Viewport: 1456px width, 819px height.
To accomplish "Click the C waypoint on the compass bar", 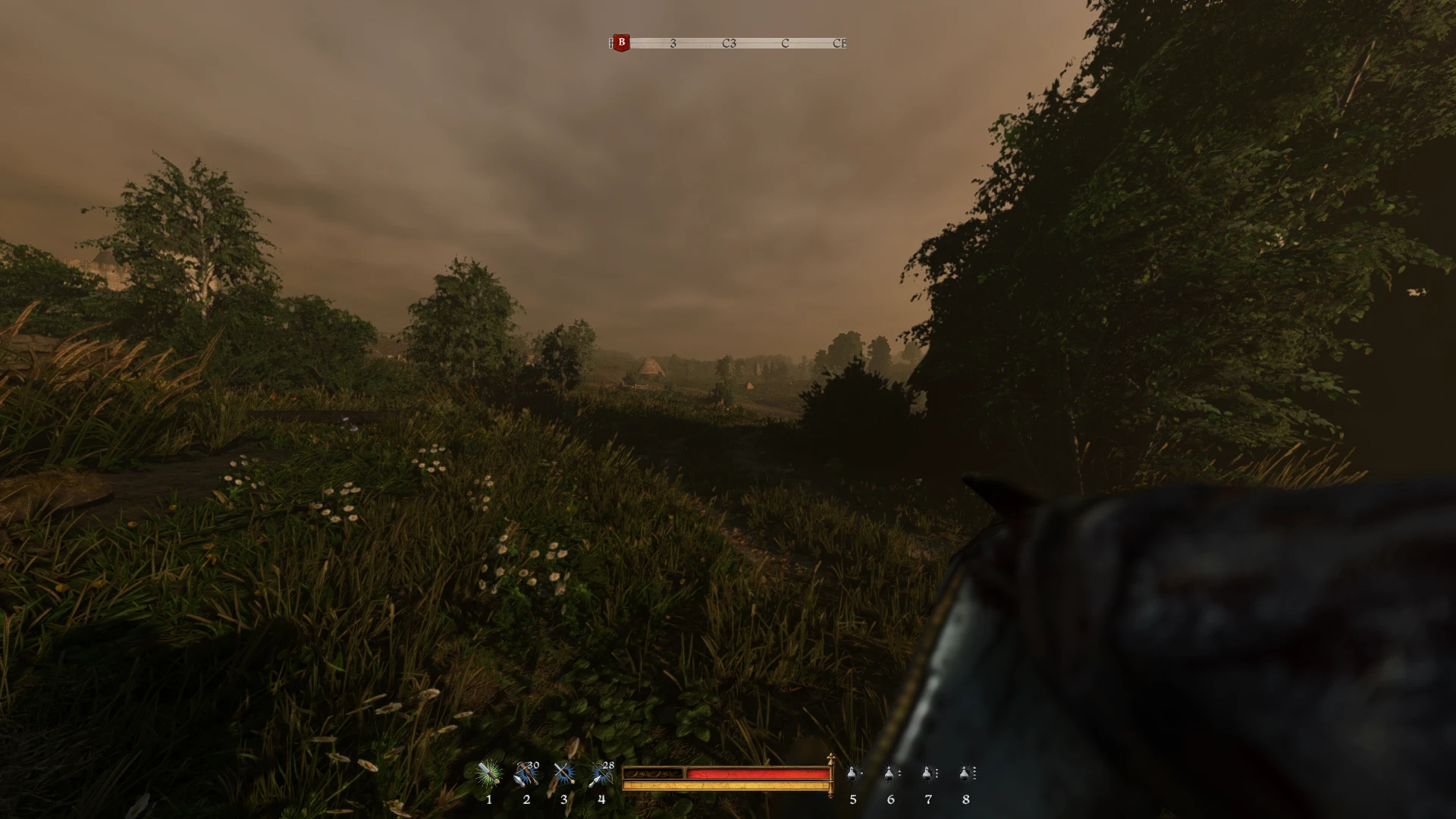I will (784, 44).
